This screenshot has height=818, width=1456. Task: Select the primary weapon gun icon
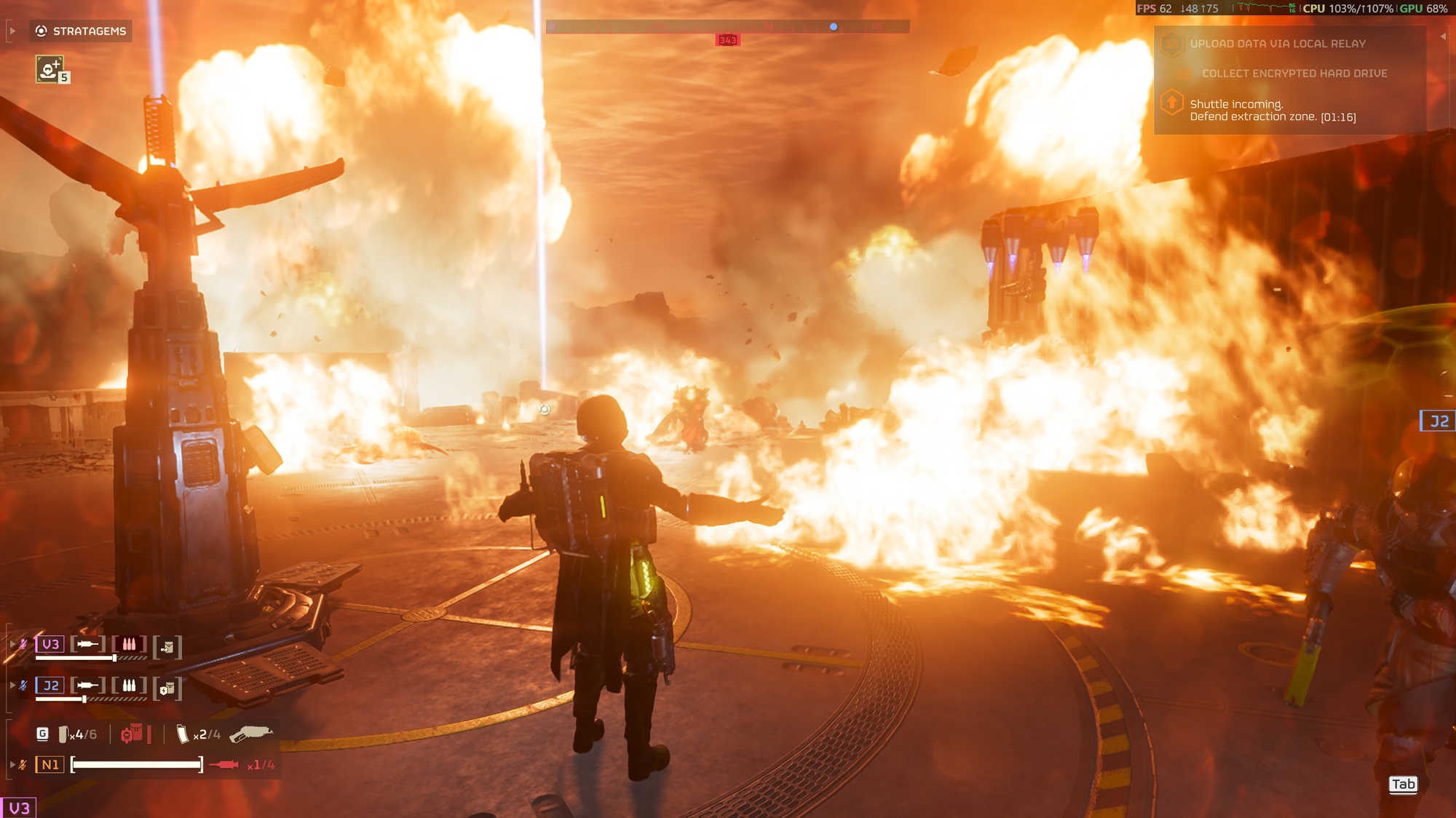tap(251, 734)
